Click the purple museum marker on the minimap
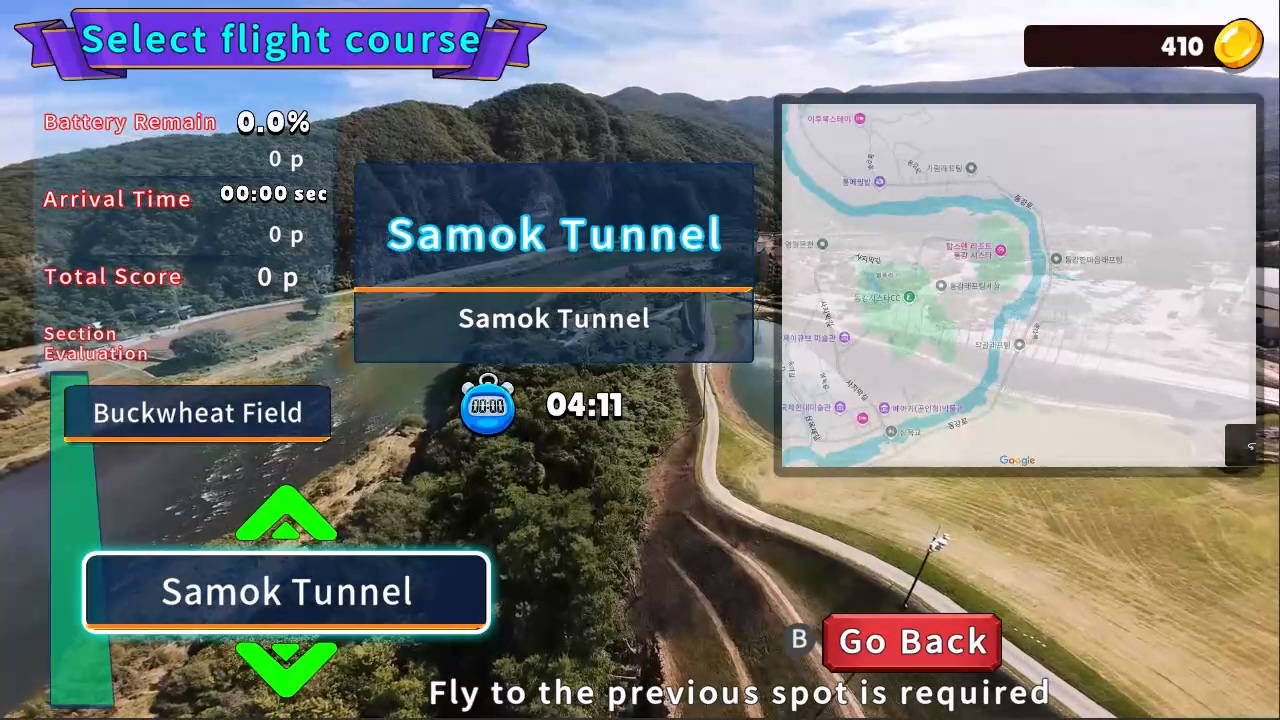Image resolution: width=1280 pixels, height=720 pixels. (844, 338)
